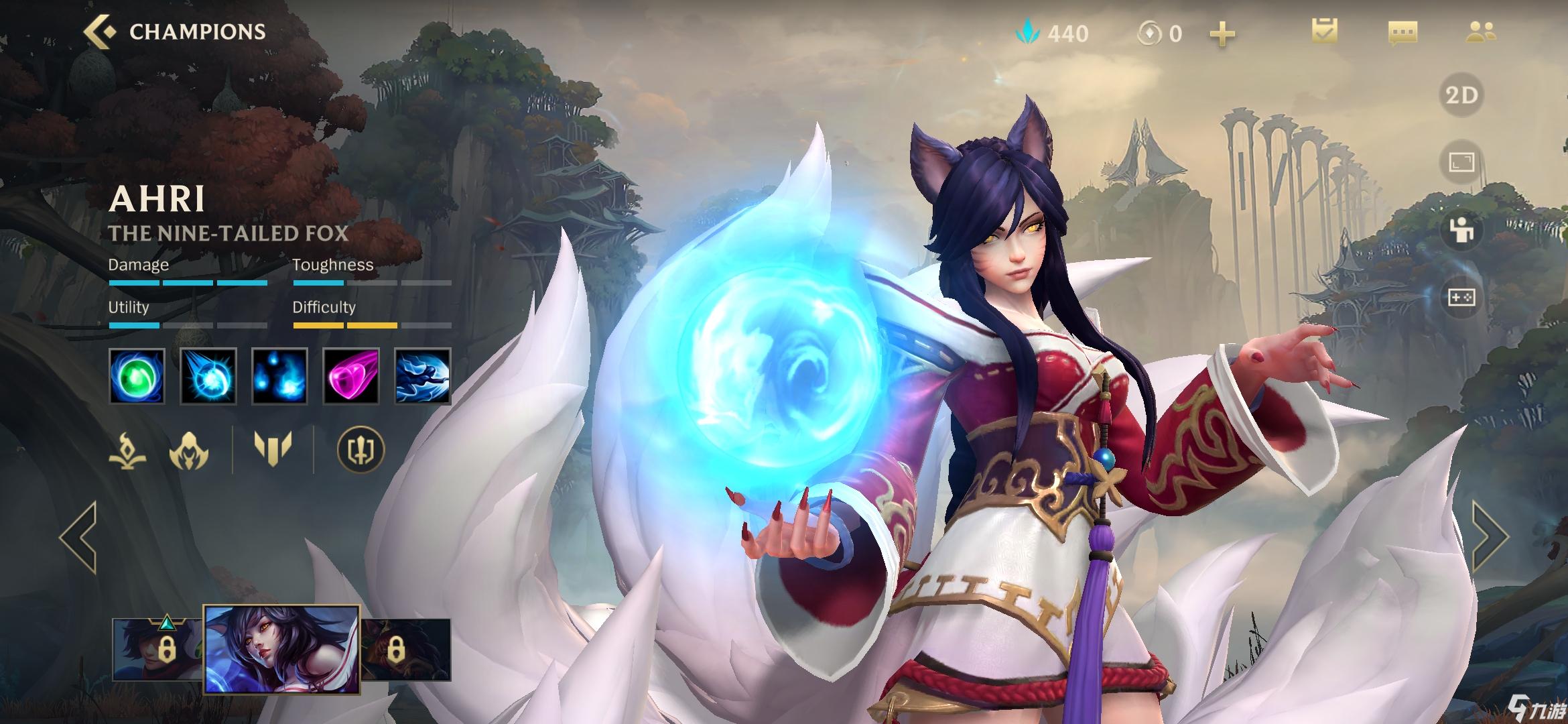This screenshot has width=1568, height=724.
Task: Show the mage role icon
Action: tap(127, 450)
